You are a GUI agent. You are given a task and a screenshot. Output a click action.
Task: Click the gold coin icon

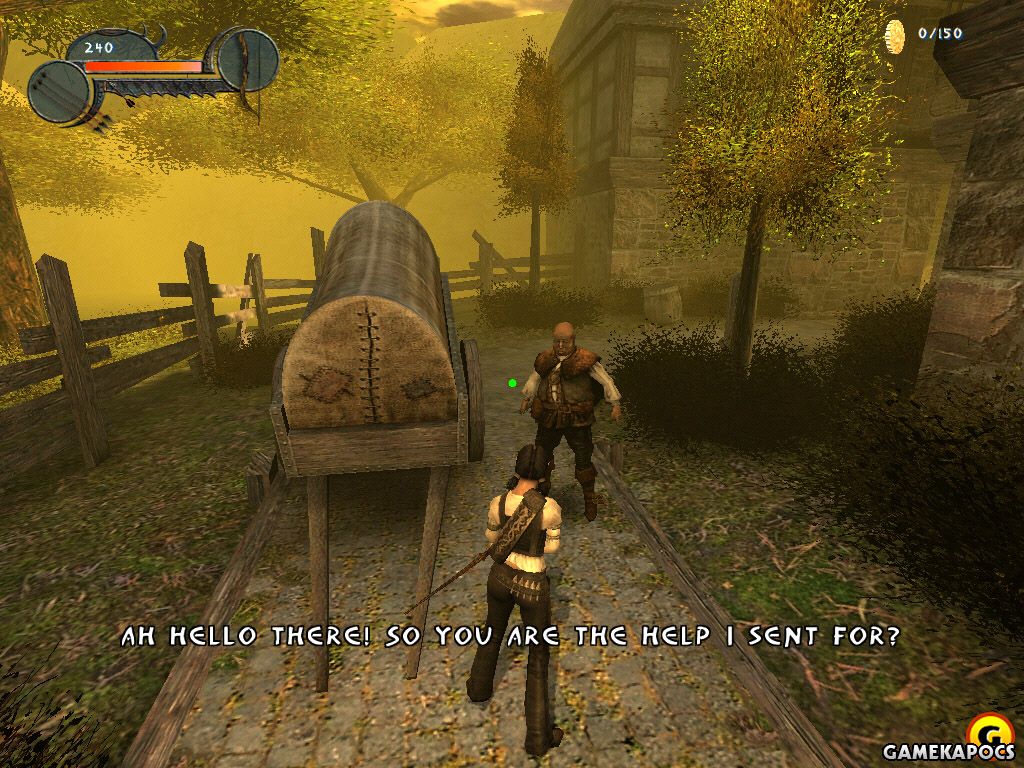(895, 36)
